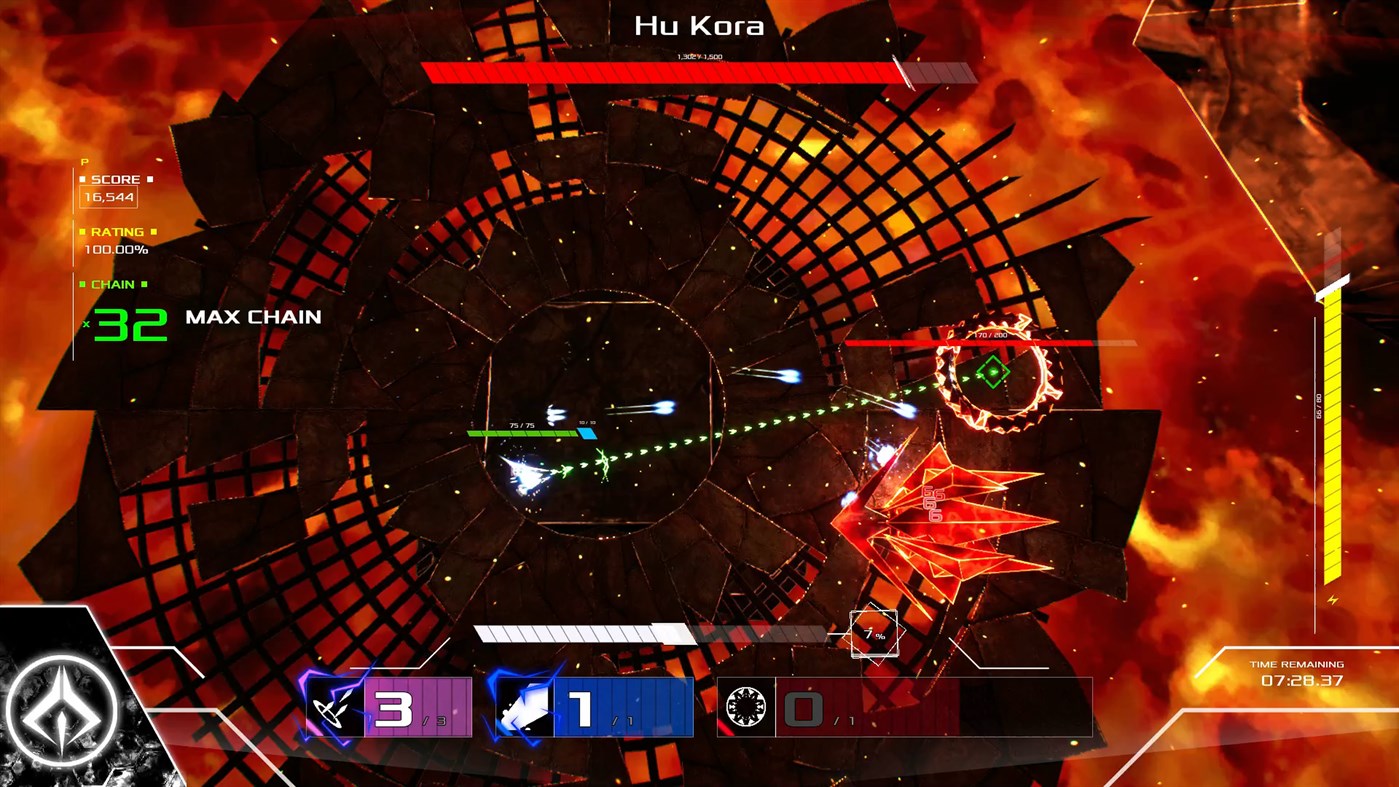Open the MAX CHAIN multiplier display
This screenshot has width=1399, height=787.
pos(253,318)
